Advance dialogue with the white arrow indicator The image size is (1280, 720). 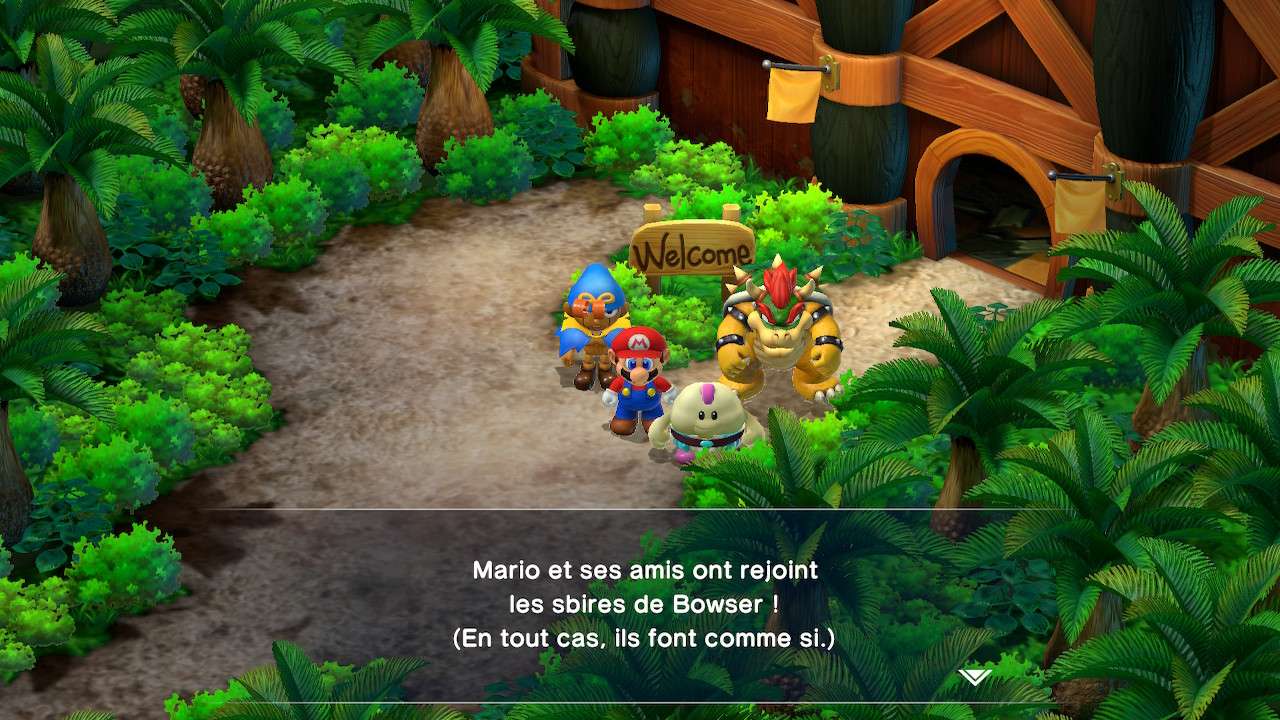[x=974, y=677]
